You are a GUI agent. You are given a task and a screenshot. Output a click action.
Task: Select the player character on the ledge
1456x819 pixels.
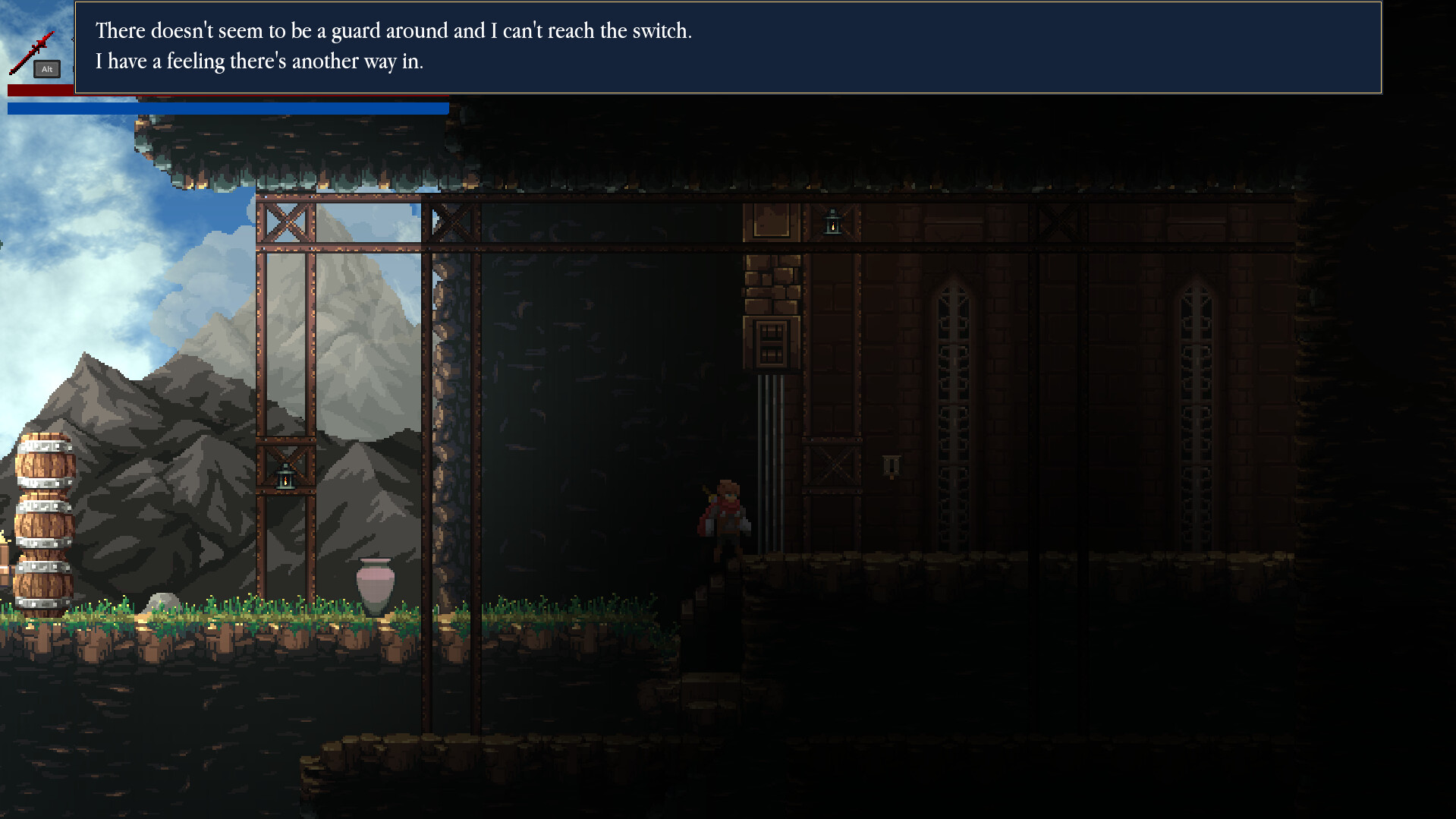[726, 509]
